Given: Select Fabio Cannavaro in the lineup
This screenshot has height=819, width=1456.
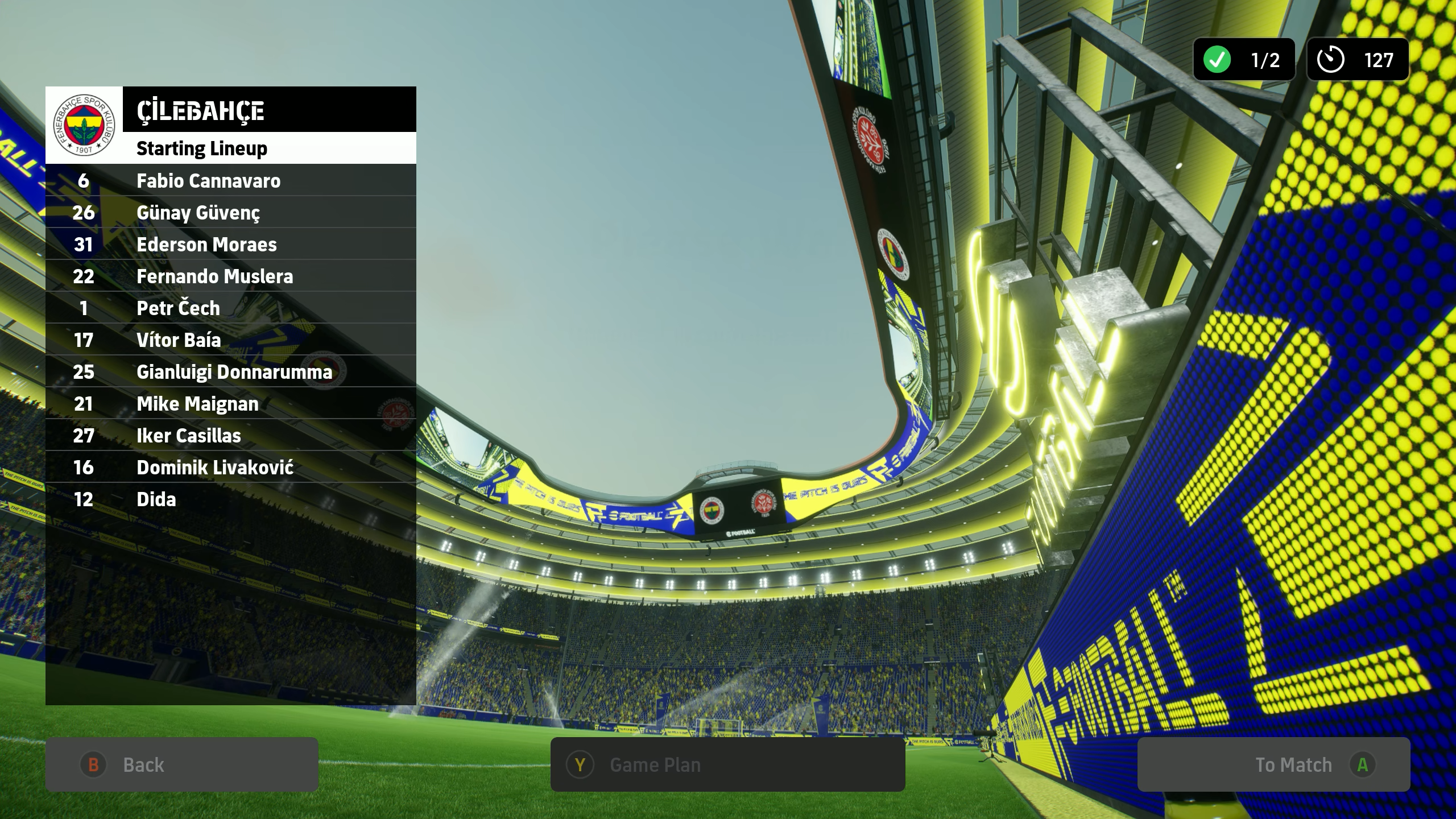Looking at the screenshot, I should pos(231,181).
